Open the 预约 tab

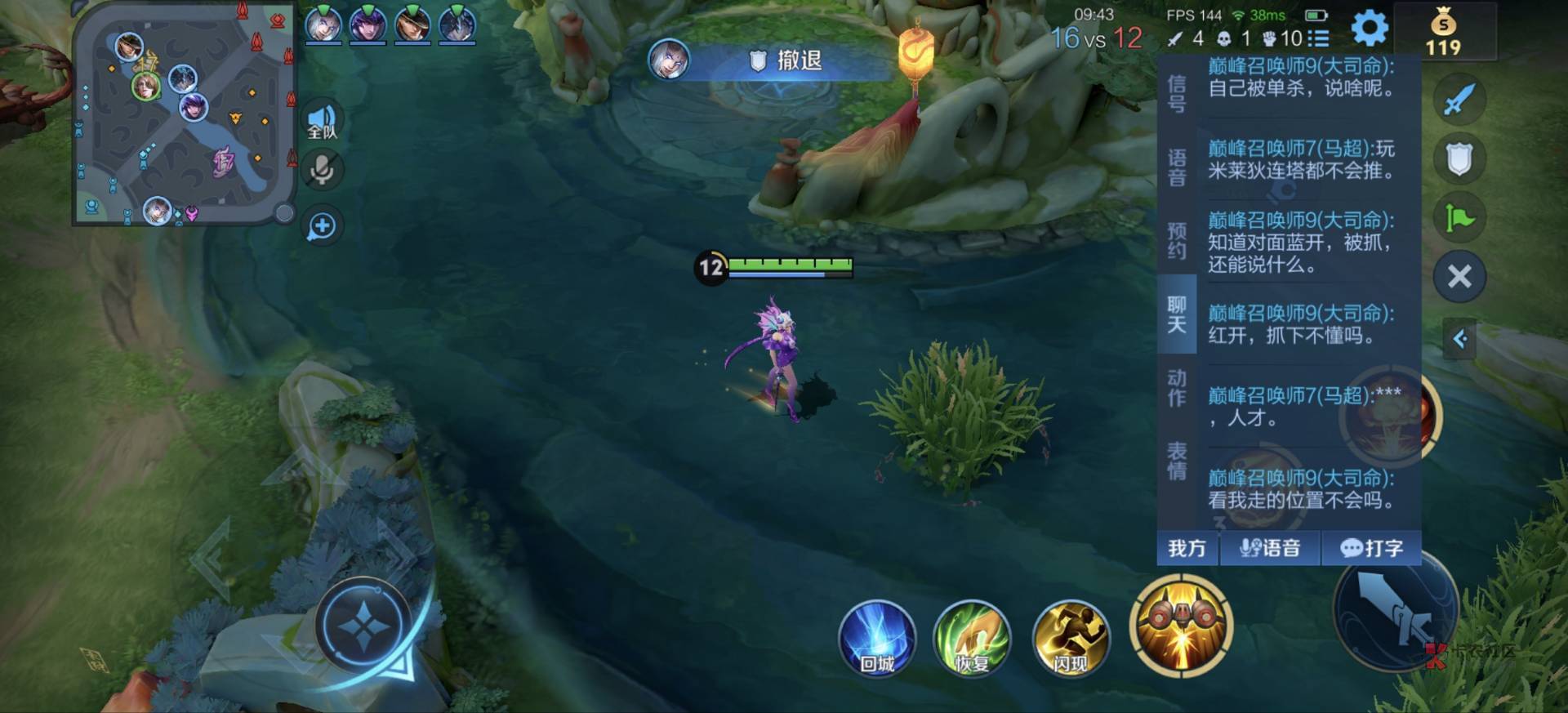(1177, 241)
